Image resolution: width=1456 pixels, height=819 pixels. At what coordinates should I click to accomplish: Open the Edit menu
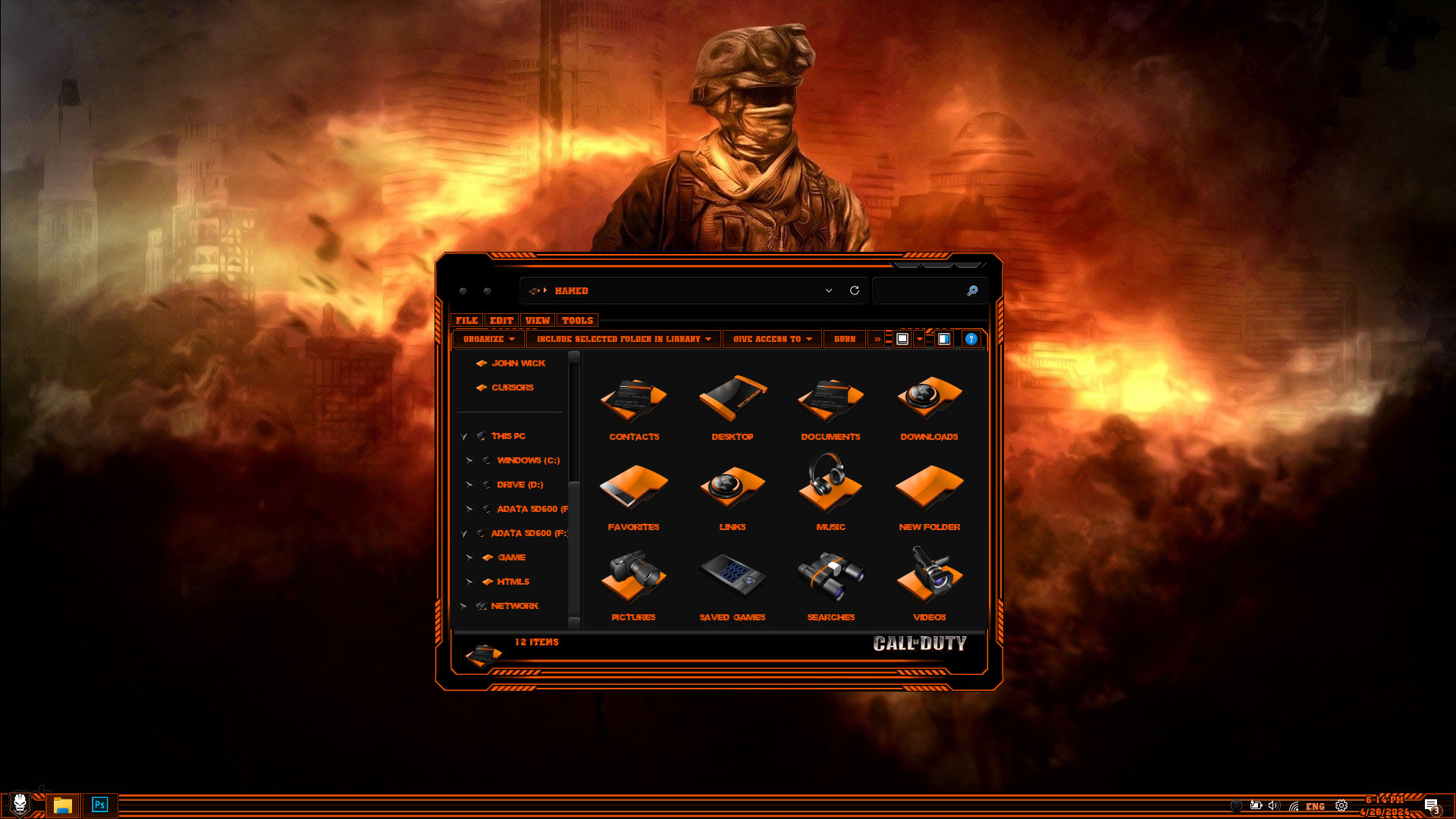[x=501, y=321]
